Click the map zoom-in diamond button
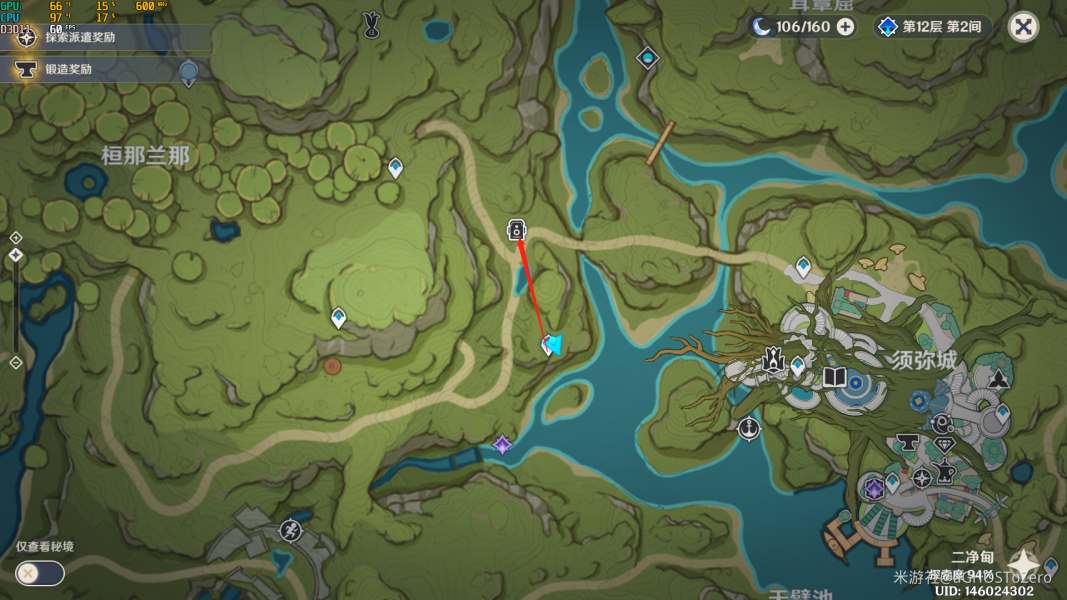Screen dimensions: 1067x600 (16, 237)
